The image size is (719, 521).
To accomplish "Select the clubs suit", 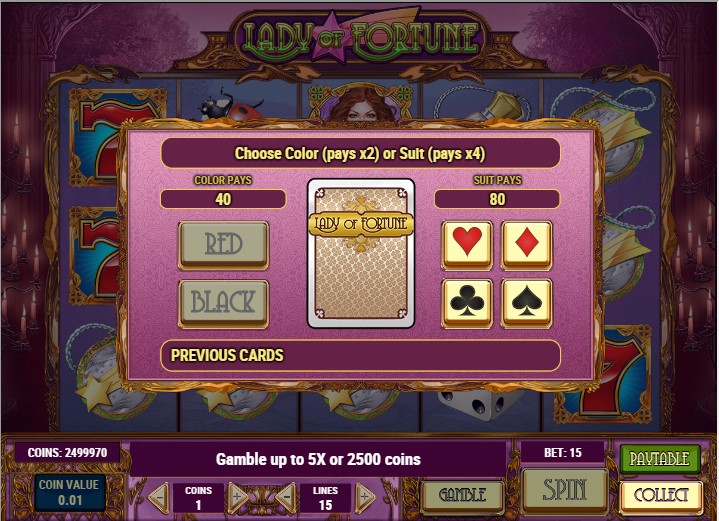I will tap(467, 303).
